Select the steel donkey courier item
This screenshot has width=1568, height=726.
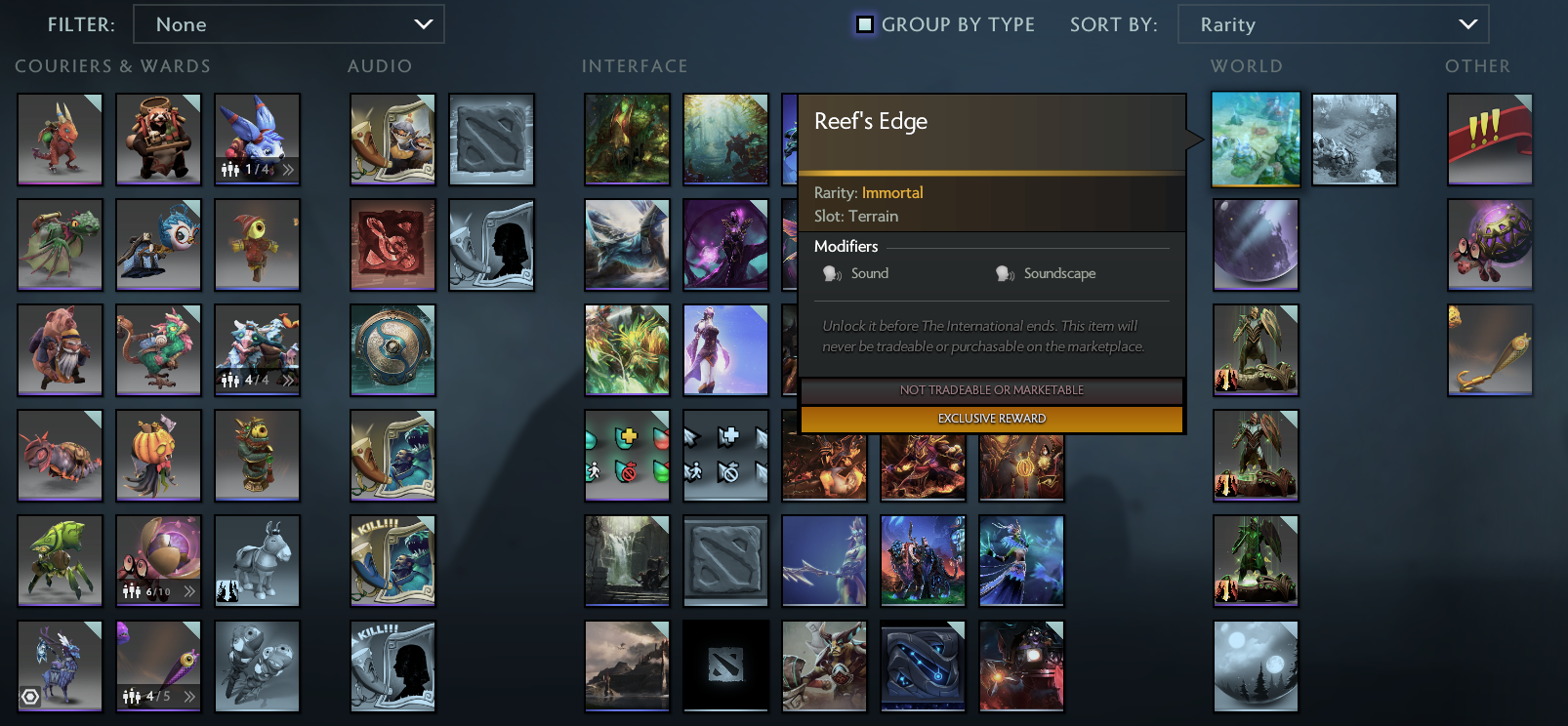pos(257,561)
